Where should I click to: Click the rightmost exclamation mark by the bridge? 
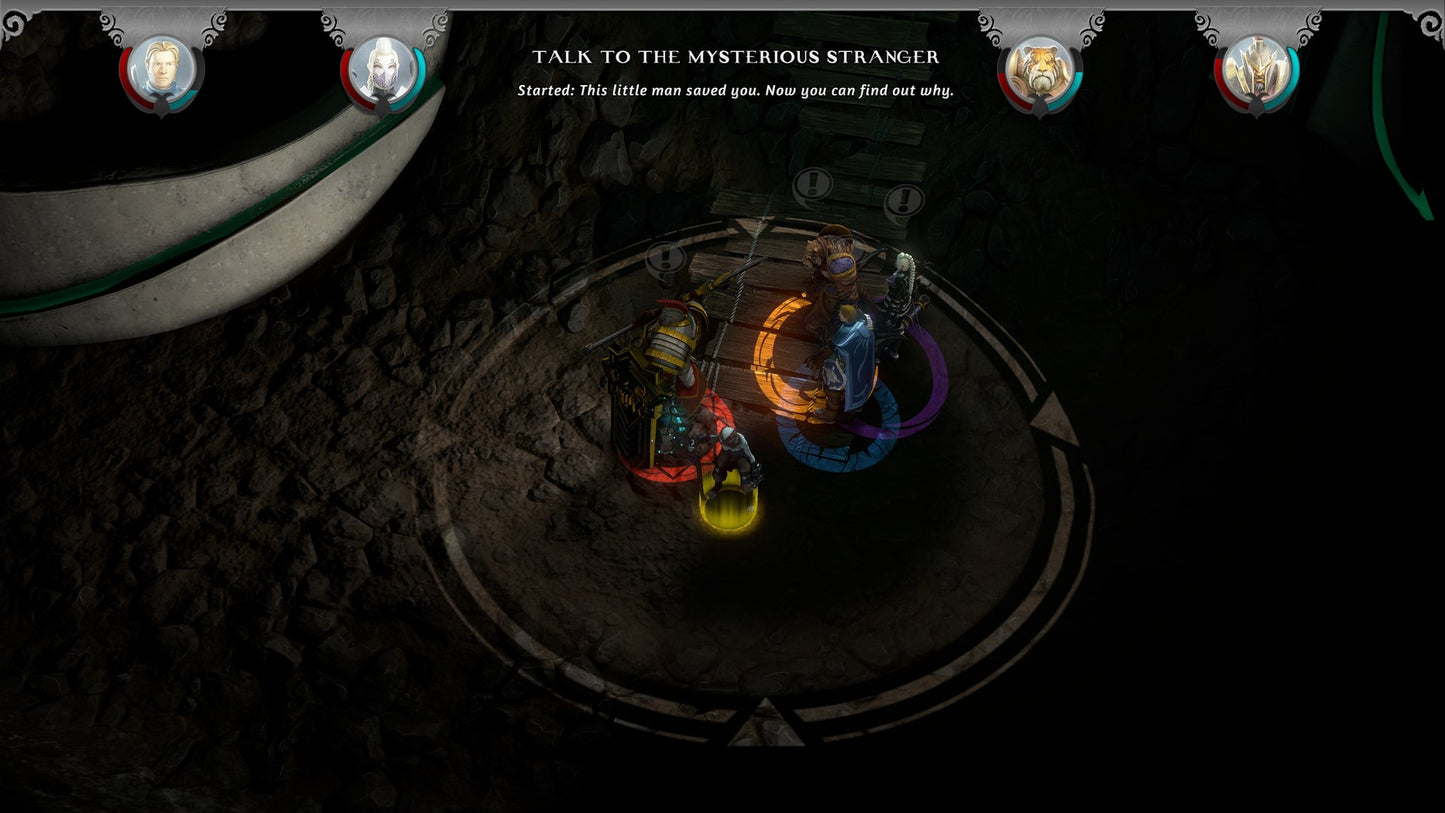[905, 199]
